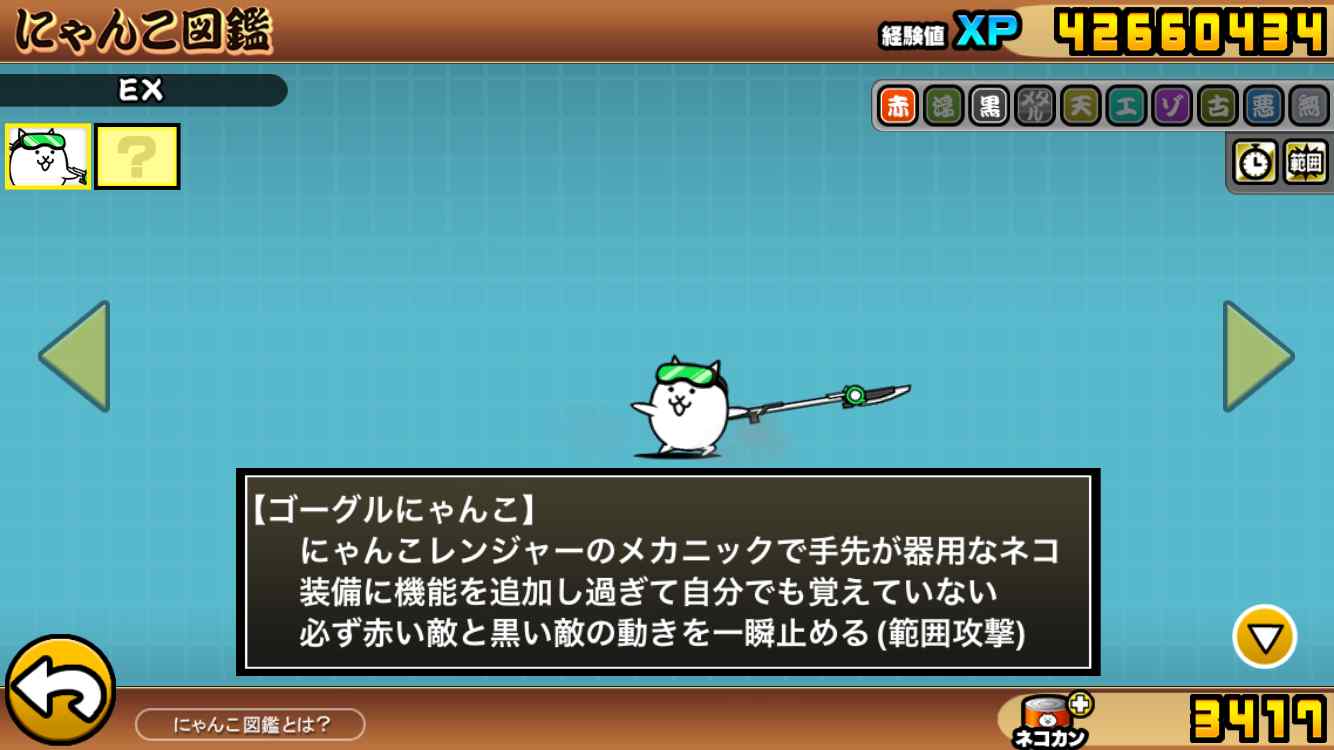Click the teal エ alien trait icon
The width and height of the screenshot is (1334, 750).
(1126, 106)
